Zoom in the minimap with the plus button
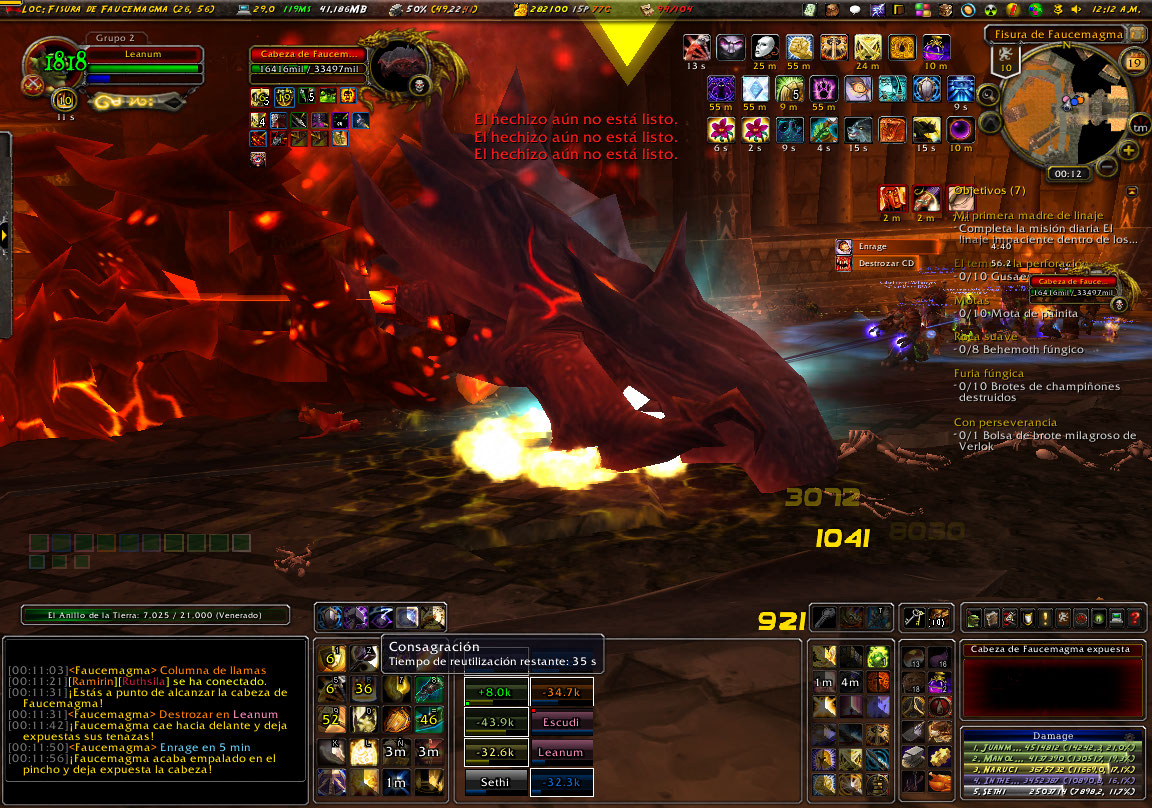This screenshot has width=1152, height=808. (1129, 150)
